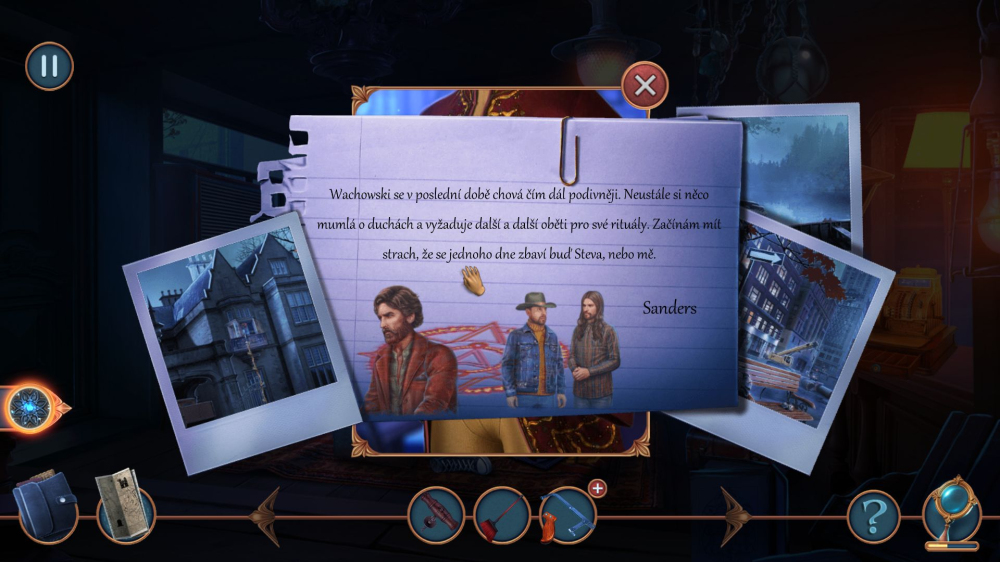1000x562 pixels.
Task: Close the Sanders note popup
Action: coord(645,85)
